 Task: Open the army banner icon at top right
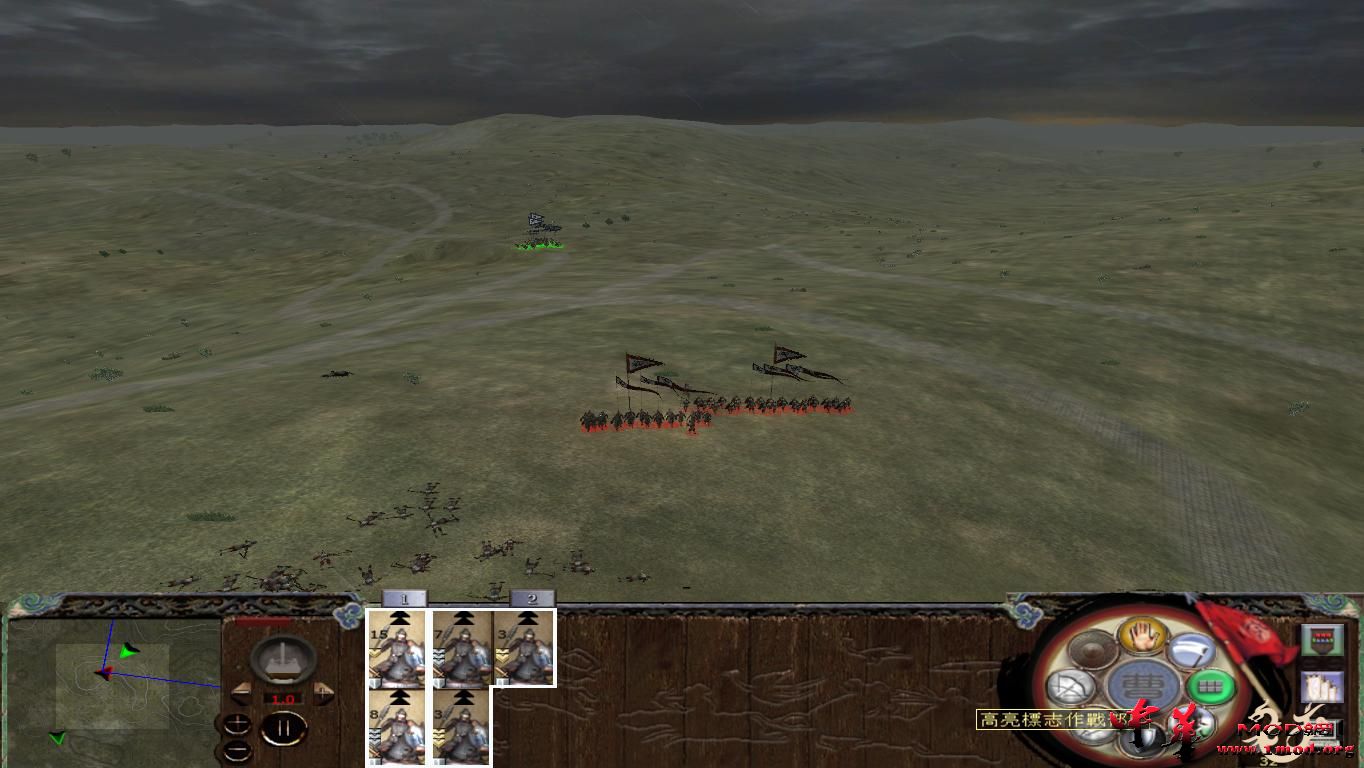point(1321,639)
